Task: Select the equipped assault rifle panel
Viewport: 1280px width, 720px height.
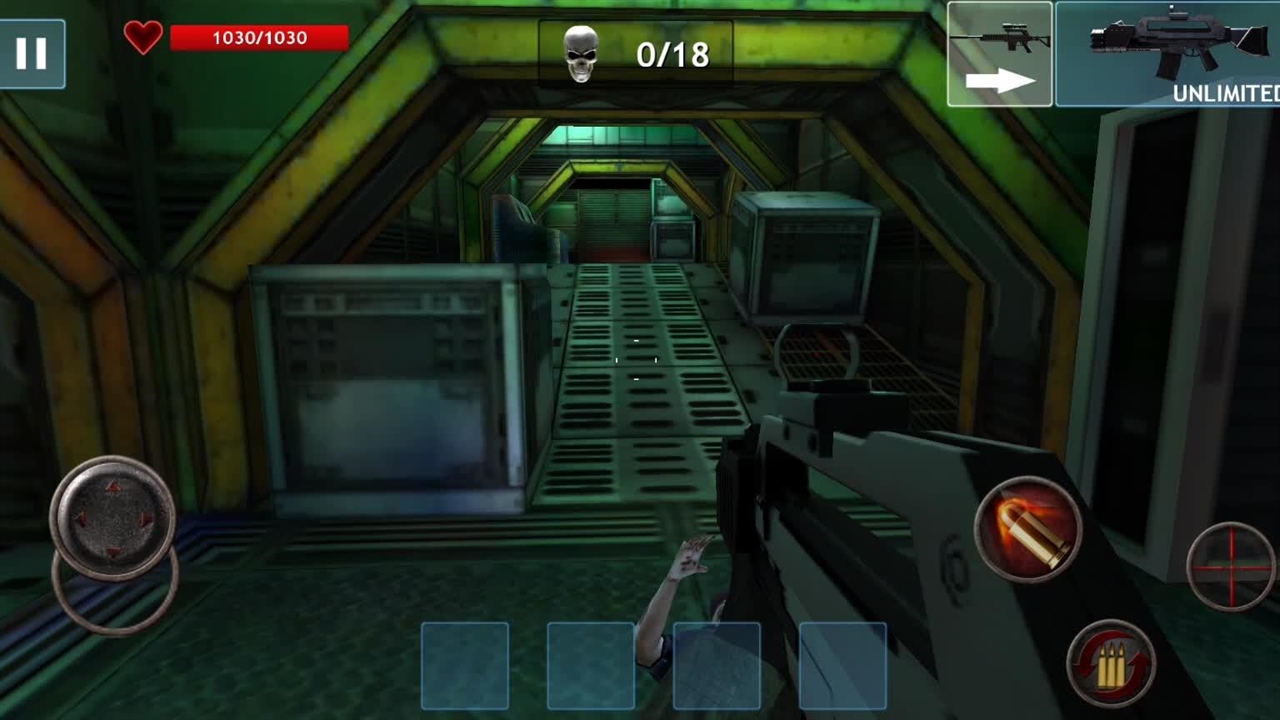Action: click(1168, 54)
